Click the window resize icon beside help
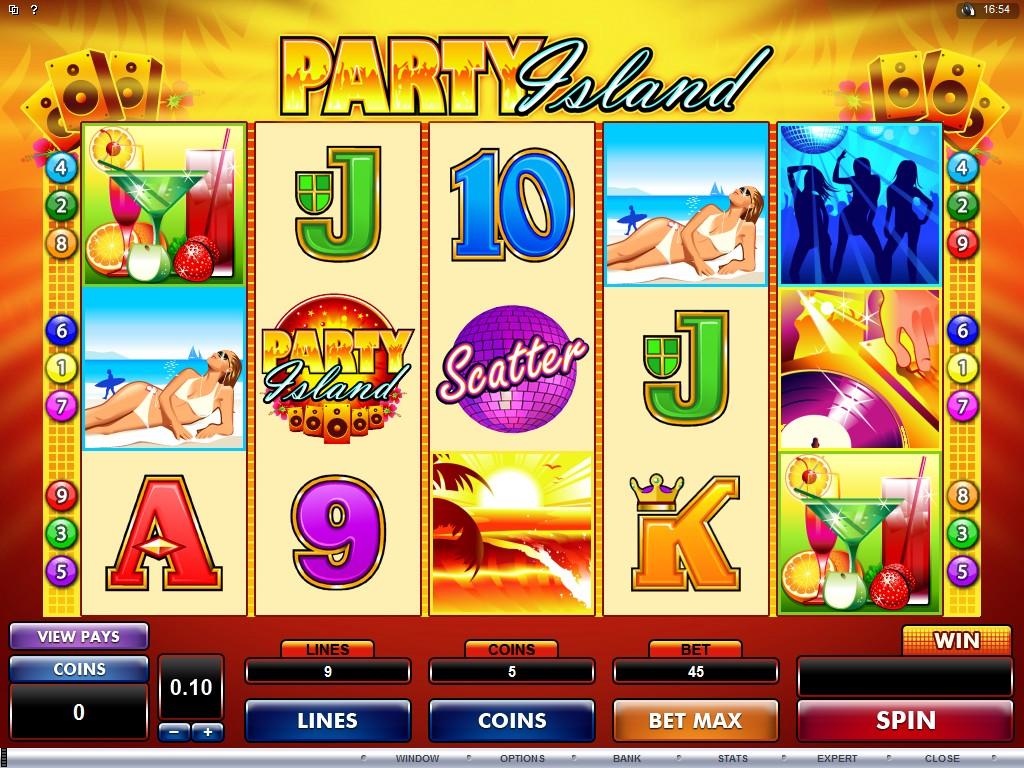 (12, 10)
